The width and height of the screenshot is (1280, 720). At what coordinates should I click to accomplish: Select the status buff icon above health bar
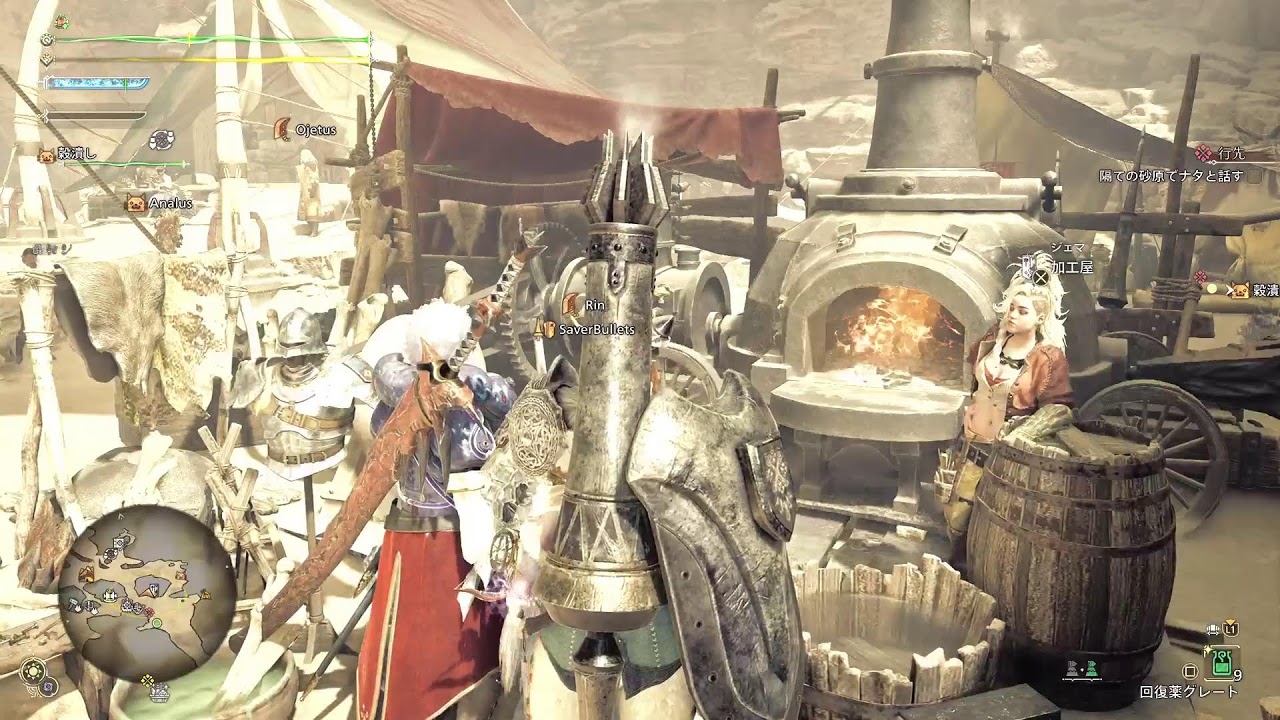coord(63,21)
